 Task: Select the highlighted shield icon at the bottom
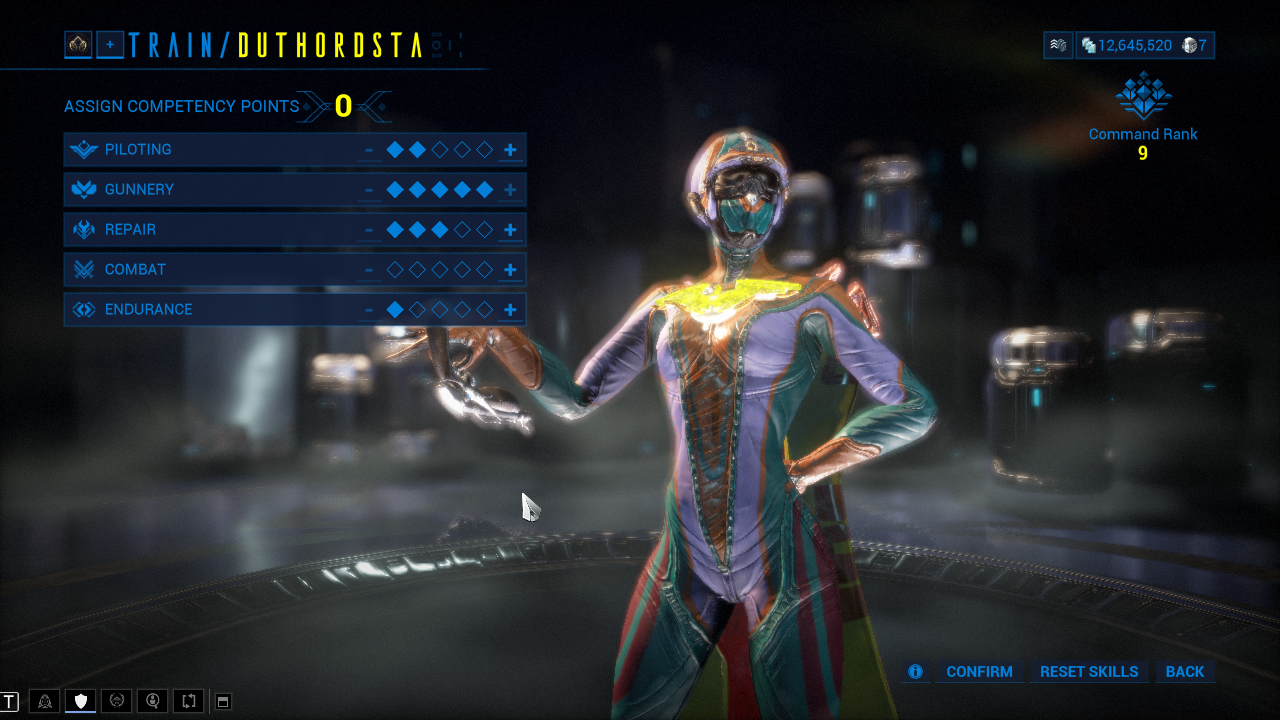click(x=81, y=701)
